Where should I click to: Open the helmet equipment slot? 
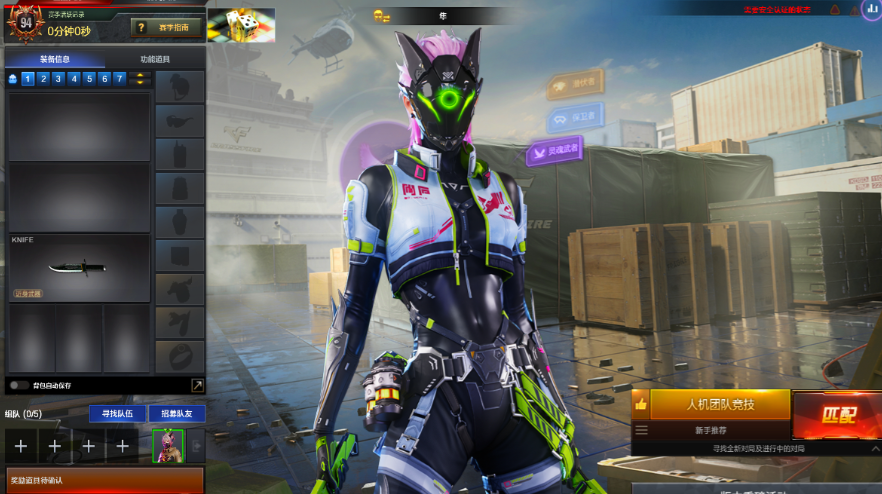[x=180, y=87]
